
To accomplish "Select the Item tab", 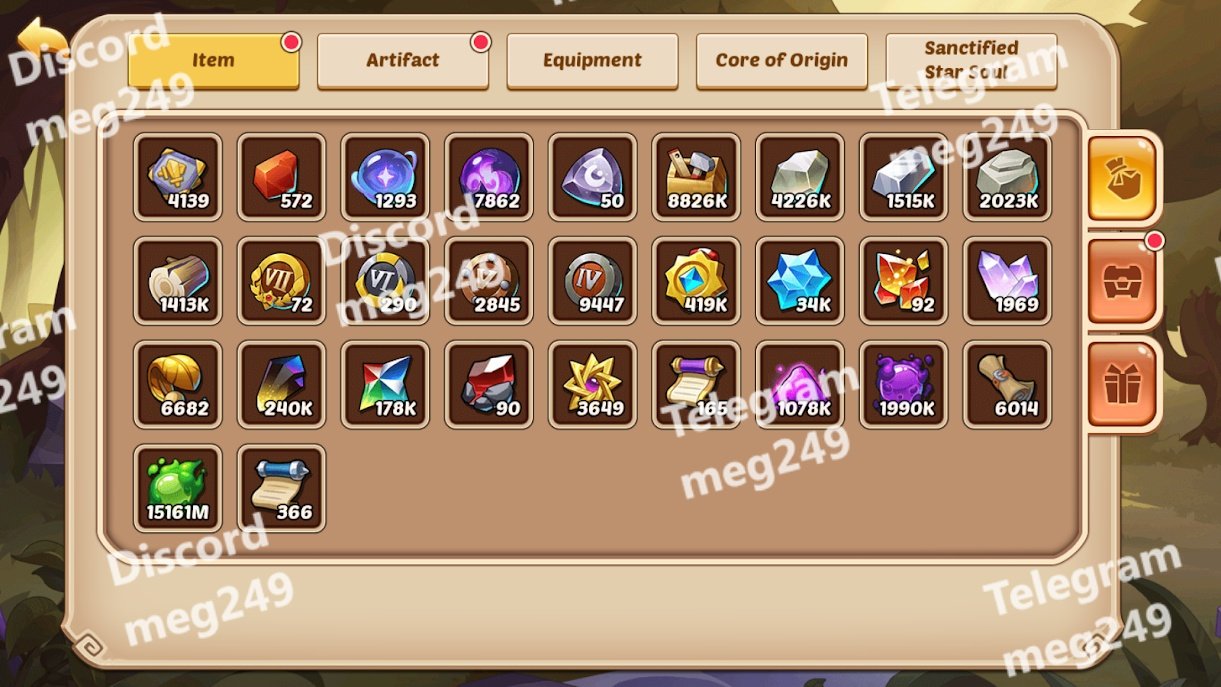I will (213, 61).
